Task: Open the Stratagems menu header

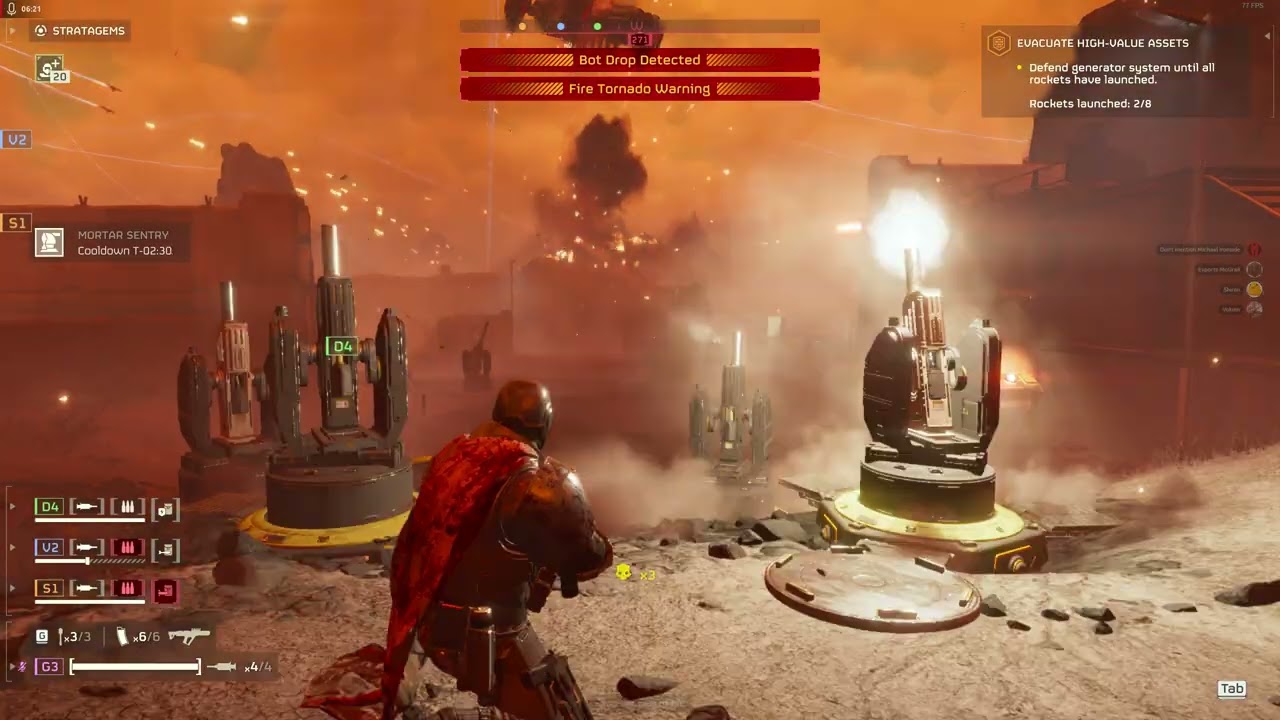Action: pos(80,31)
